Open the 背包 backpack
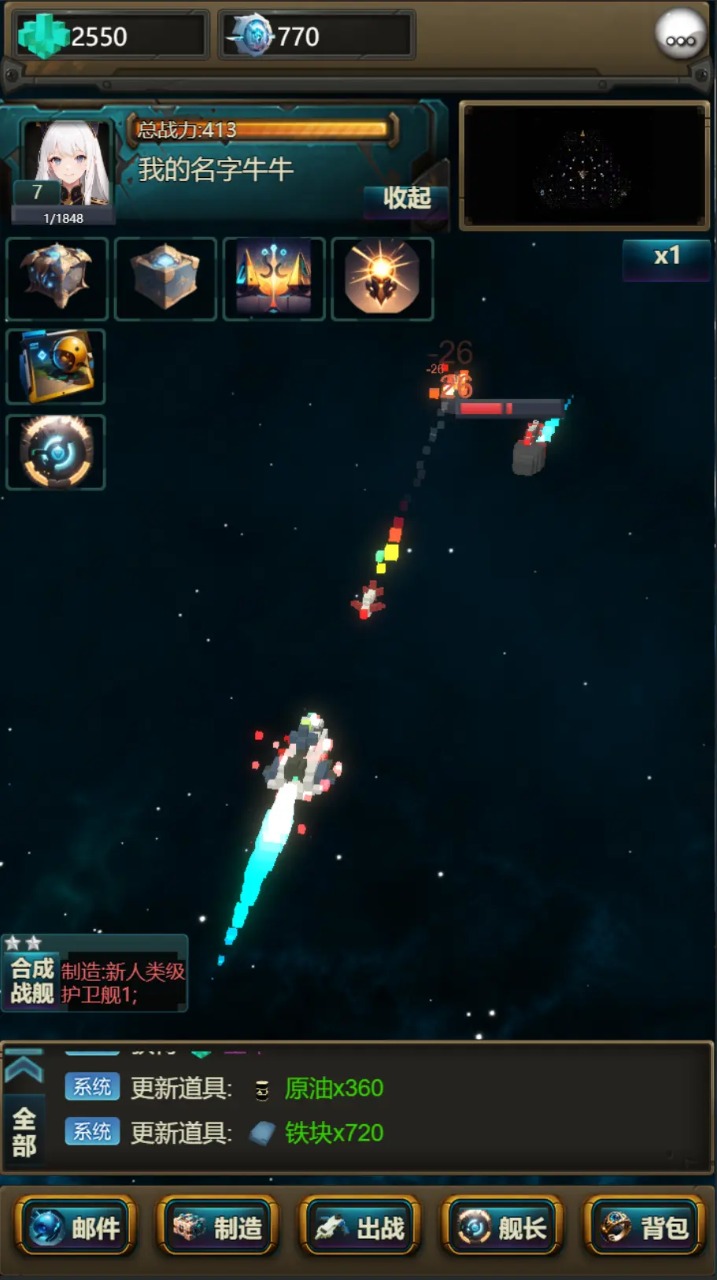 tap(645, 1226)
